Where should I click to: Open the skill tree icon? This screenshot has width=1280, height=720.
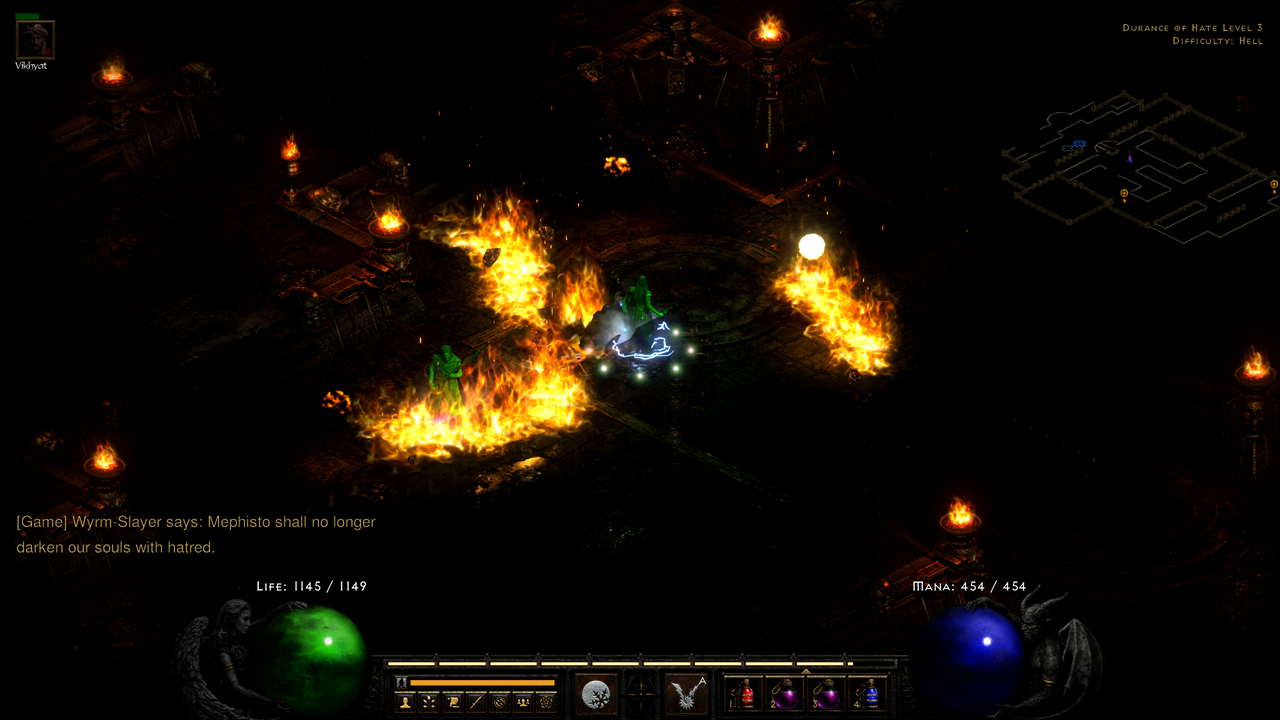[x=428, y=701]
